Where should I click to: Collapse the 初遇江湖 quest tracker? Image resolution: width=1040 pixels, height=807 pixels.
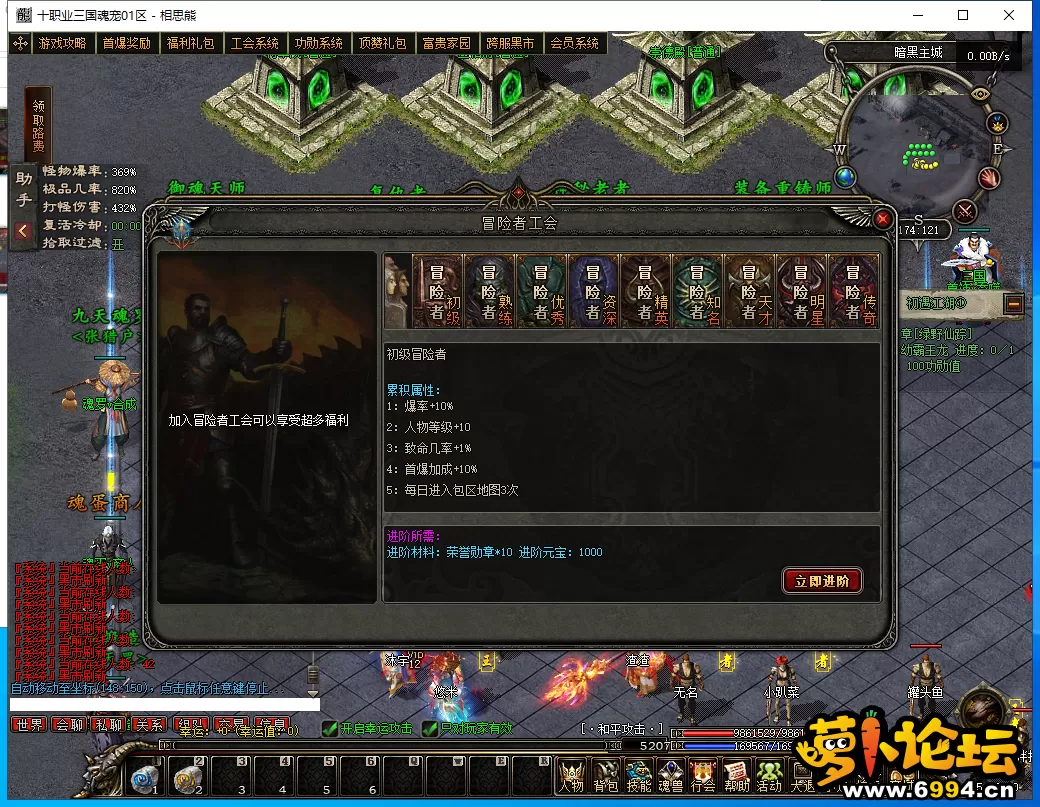[x=1013, y=303]
